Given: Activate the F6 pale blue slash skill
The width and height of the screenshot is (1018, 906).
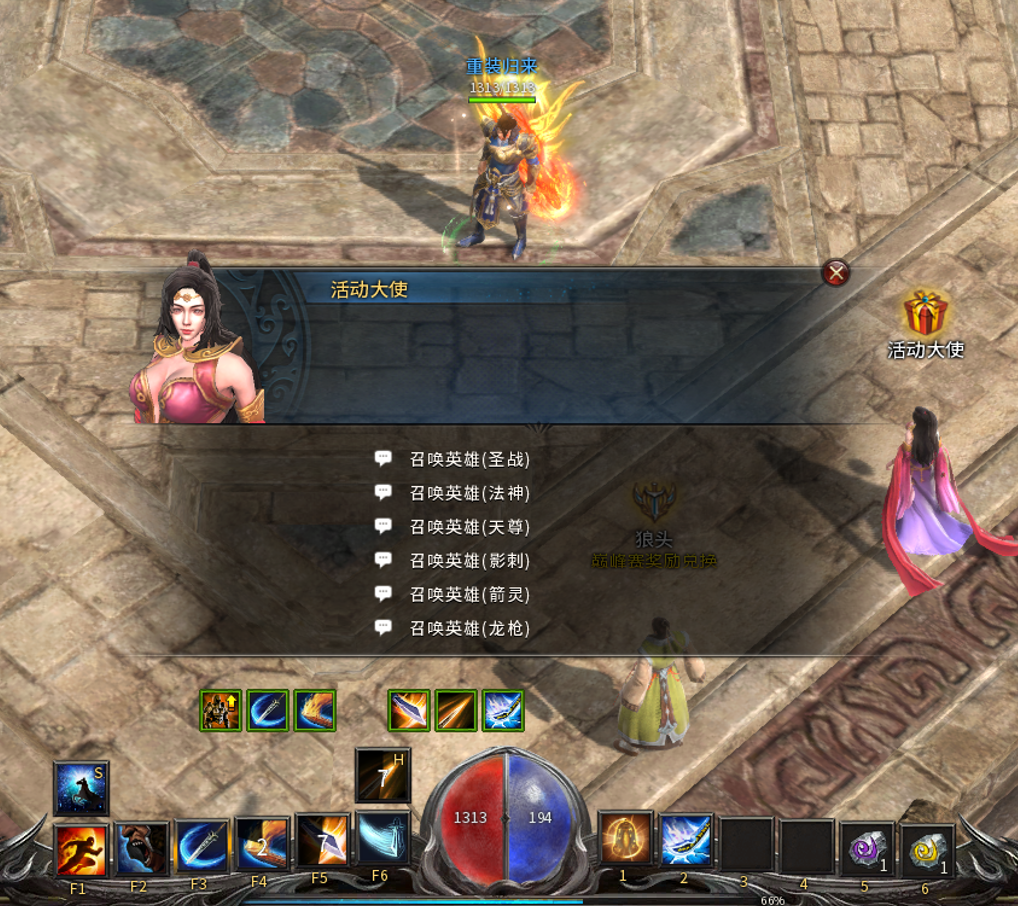Looking at the screenshot, I should 382,838.
